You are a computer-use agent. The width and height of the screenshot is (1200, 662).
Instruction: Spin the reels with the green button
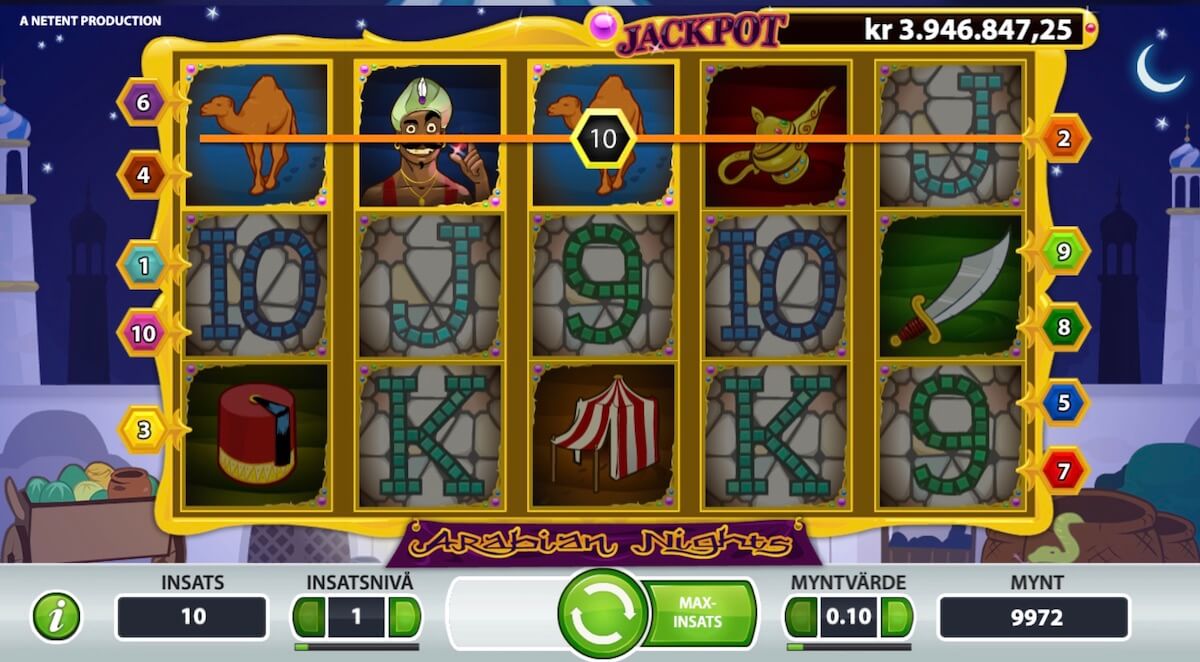tap(603, 613)
